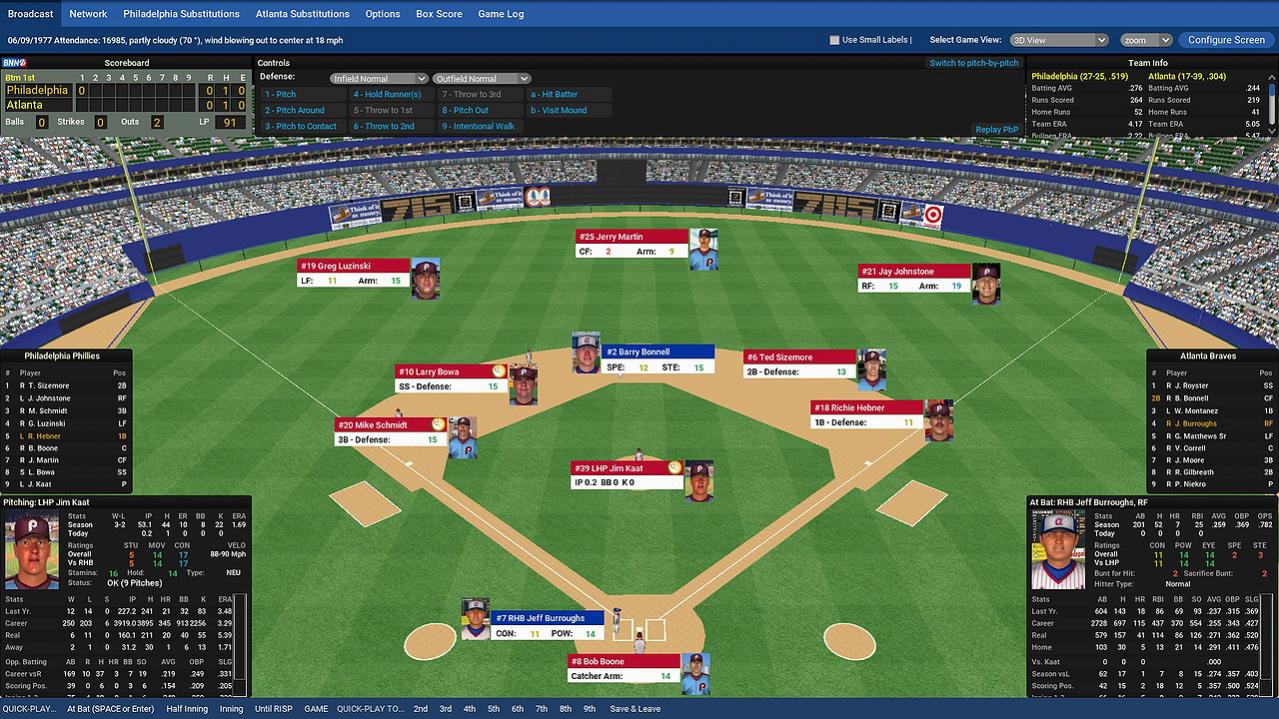Open Atlanta Substitutions tab

[302, 14]
